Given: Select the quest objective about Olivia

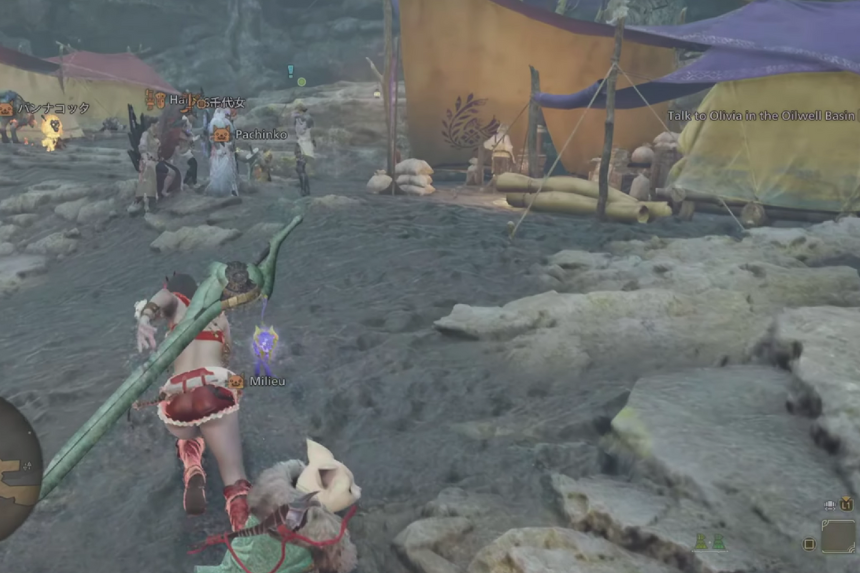Looking at the screenshot, I should click(x=761, y=116).
